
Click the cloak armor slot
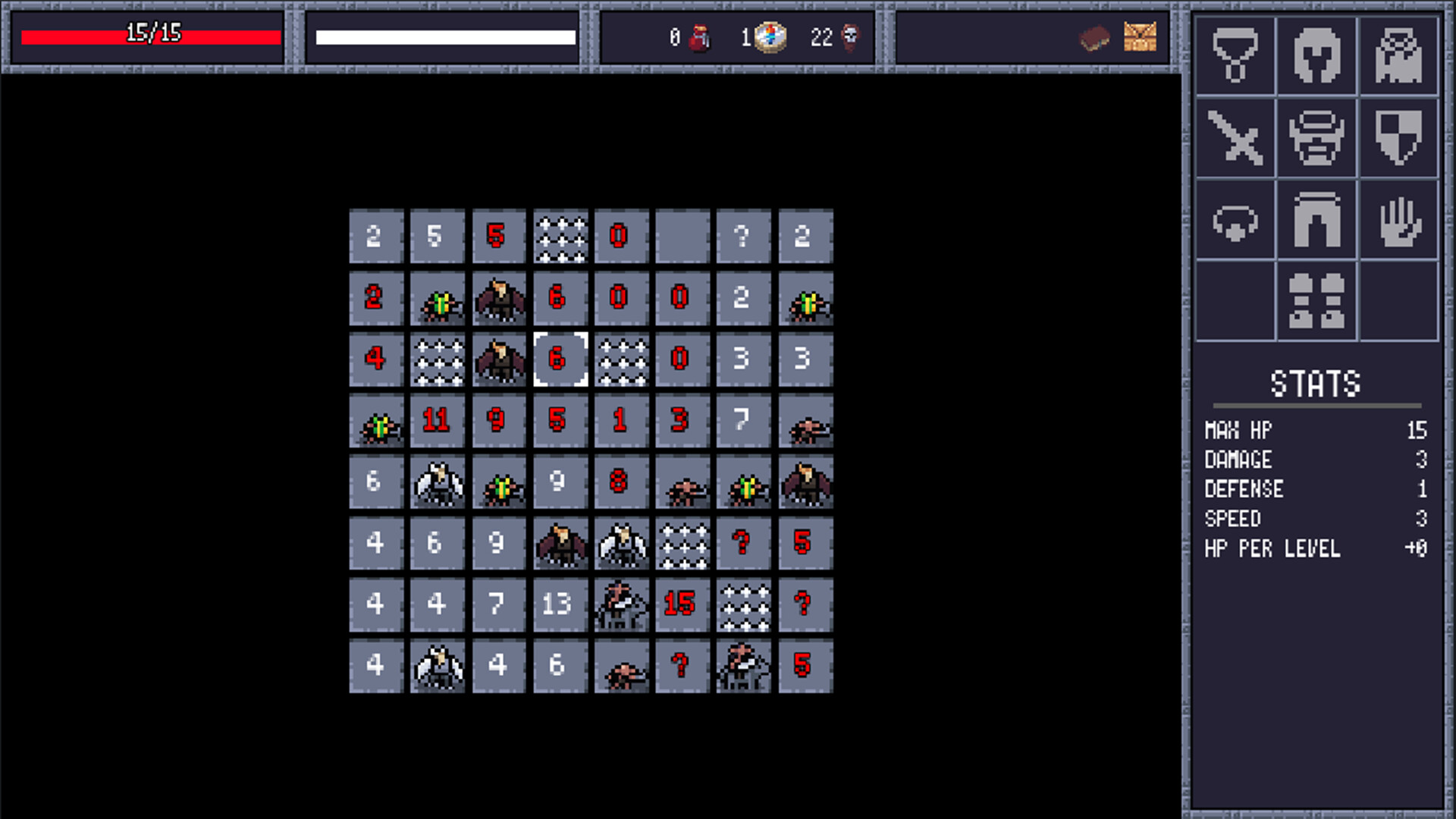point(1399,57)
